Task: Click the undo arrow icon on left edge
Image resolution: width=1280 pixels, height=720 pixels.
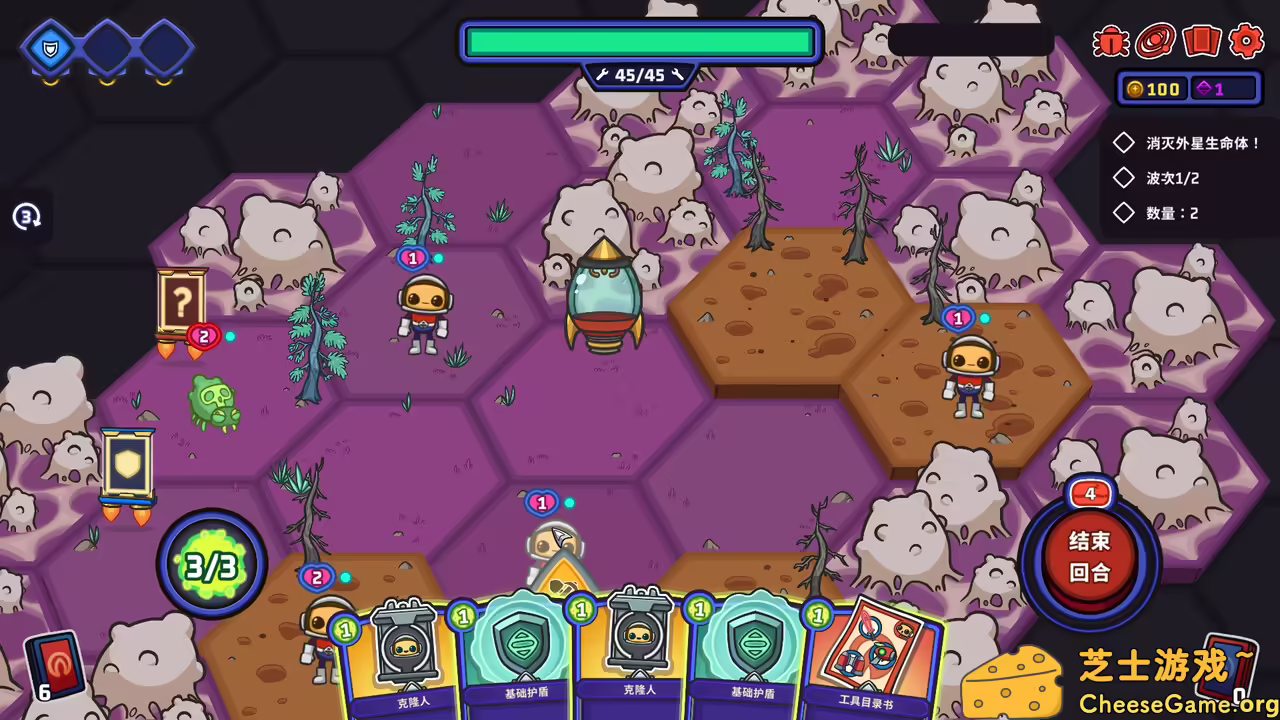Action: [x=25, y=216]
